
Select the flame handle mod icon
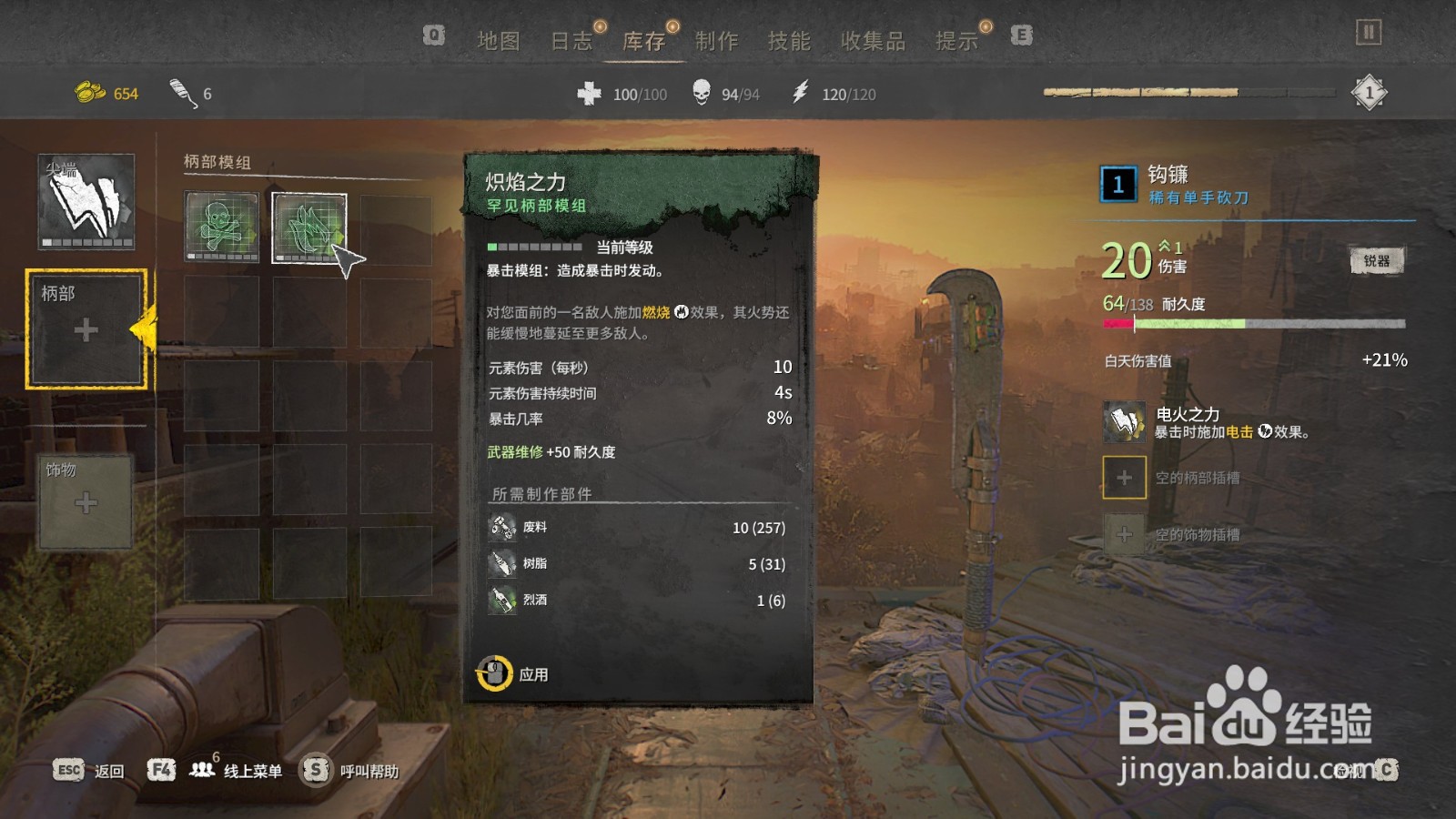[308, 226]
